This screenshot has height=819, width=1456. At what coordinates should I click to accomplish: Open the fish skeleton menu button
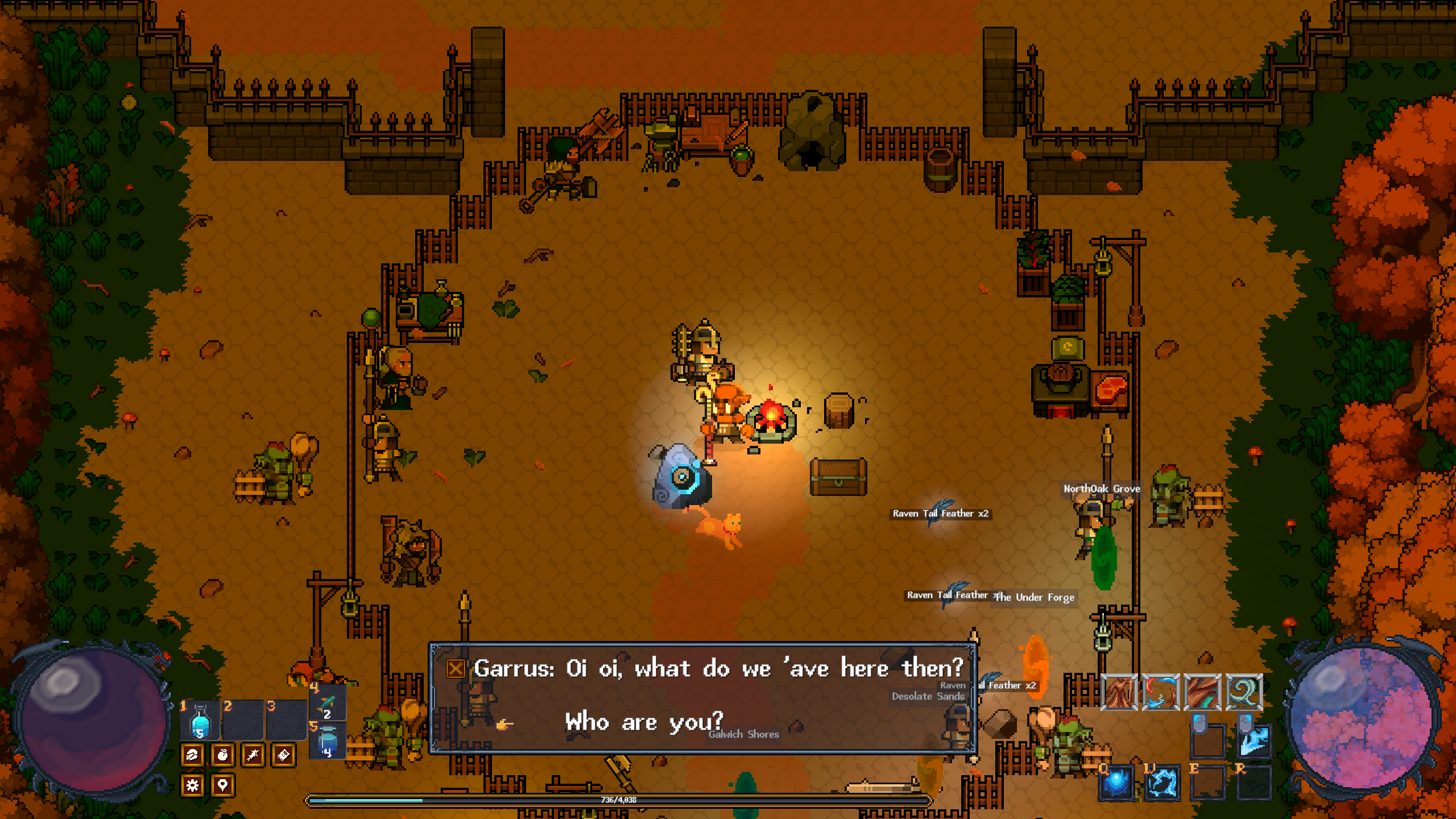point(253,755)
